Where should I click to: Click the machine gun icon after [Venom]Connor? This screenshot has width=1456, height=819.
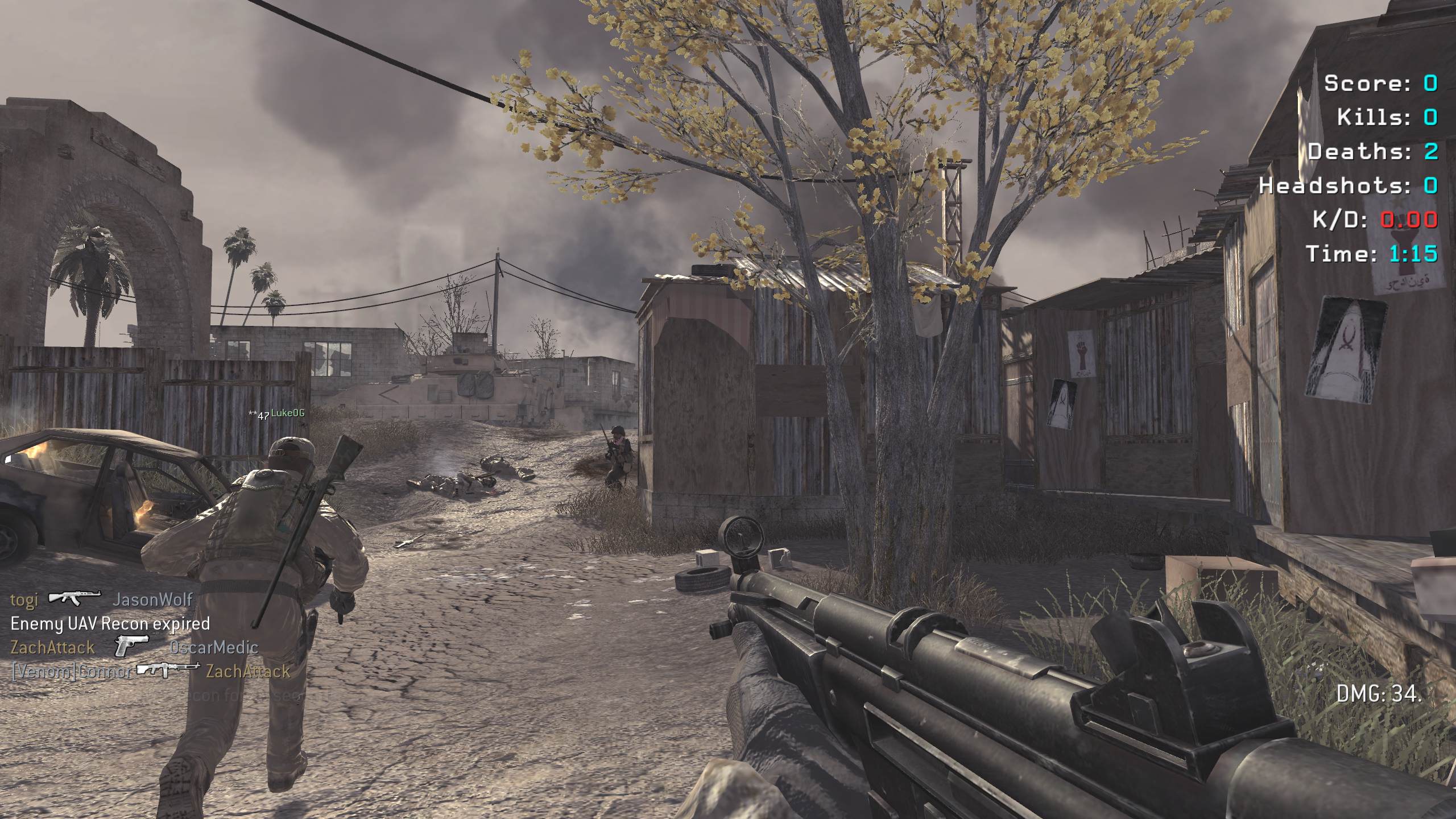point(168,670)
